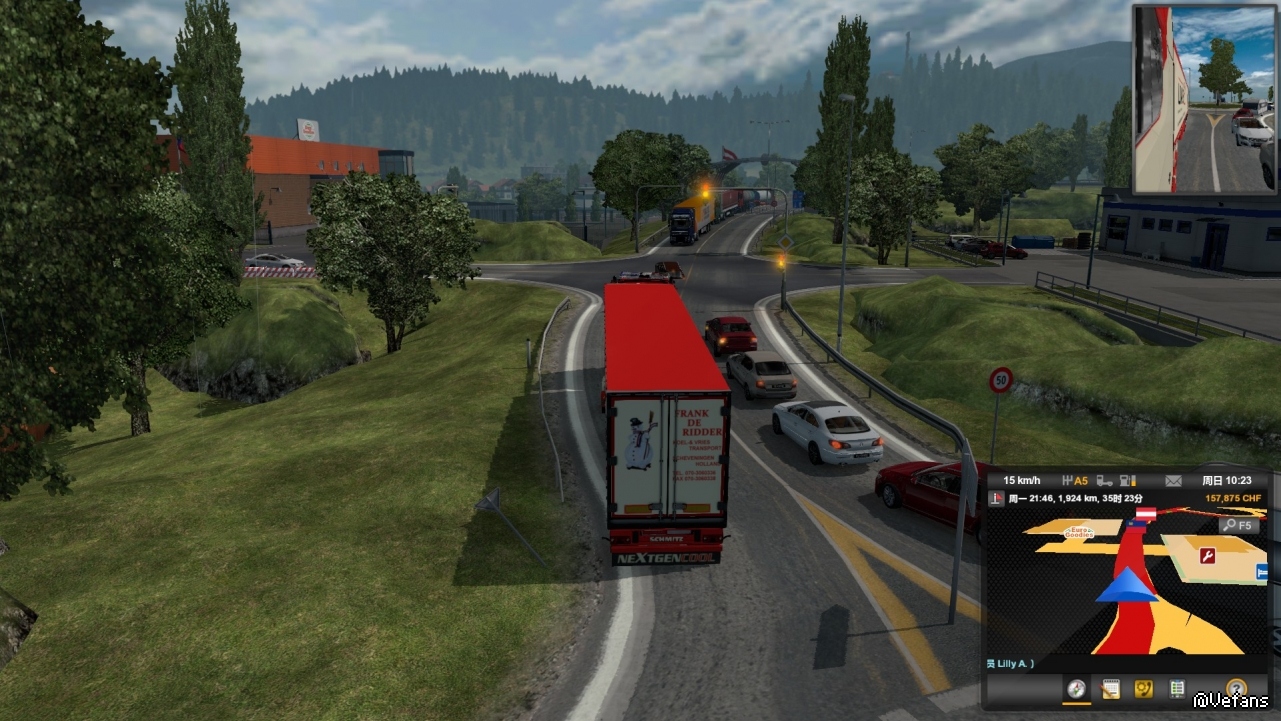This screenshot has width=1281, height=721.
Task: Click the envelope mail icon
Action: point(1173,480)
